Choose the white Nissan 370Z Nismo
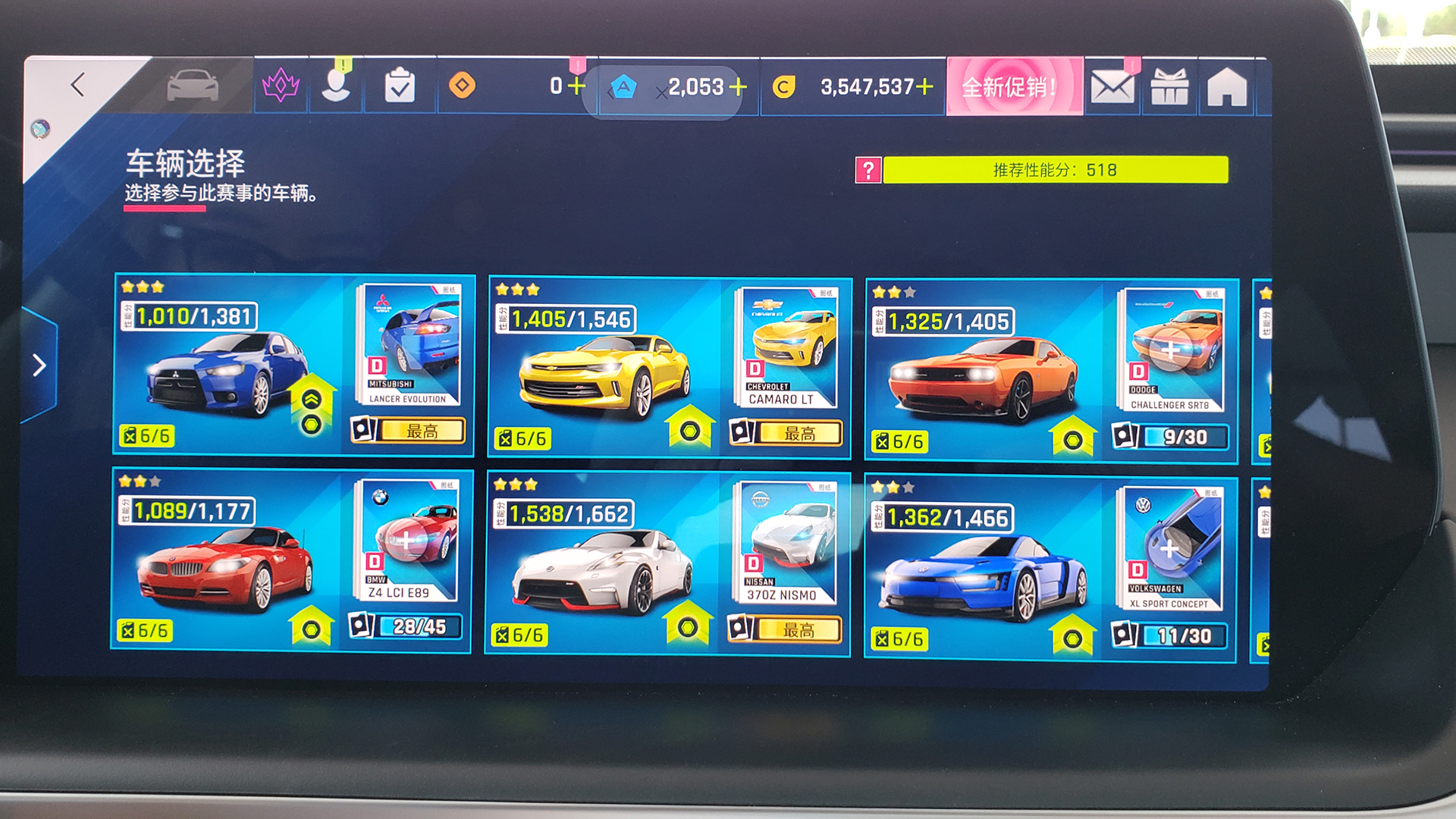Screen dimensions: 1456x819 coord(603,573)
